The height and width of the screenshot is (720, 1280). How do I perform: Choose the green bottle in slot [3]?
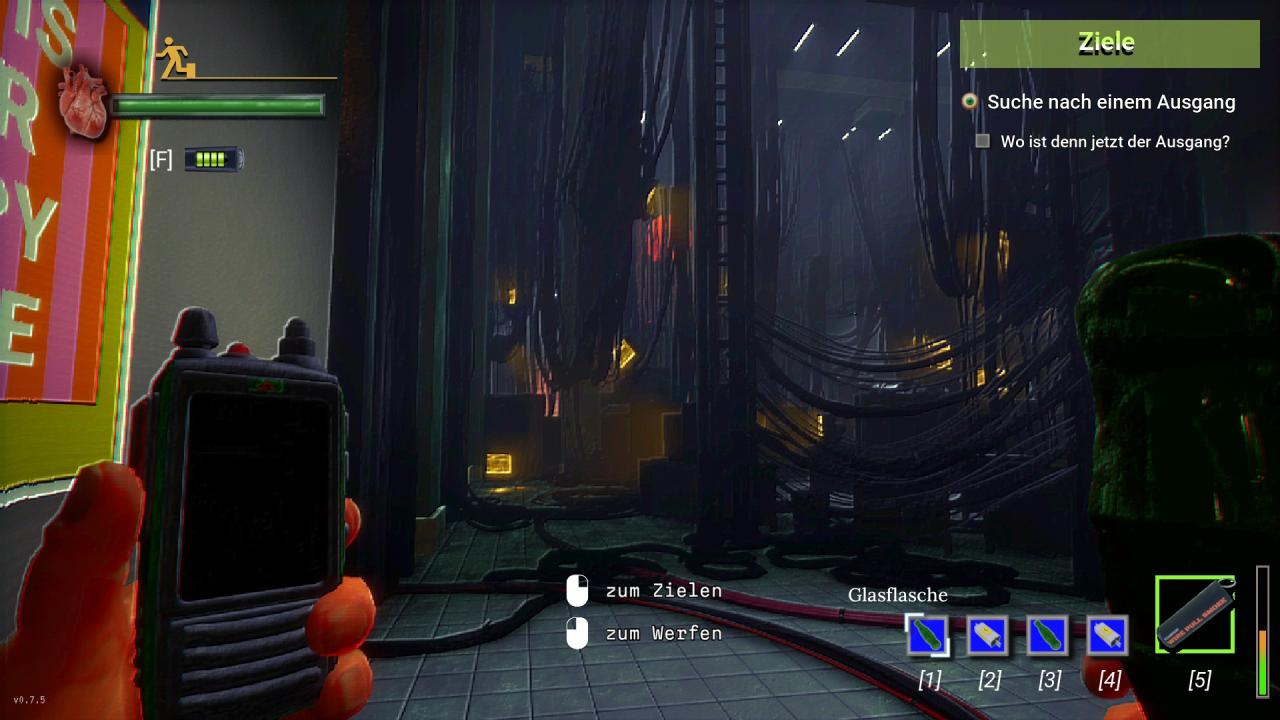click(x=1047, y=635)
